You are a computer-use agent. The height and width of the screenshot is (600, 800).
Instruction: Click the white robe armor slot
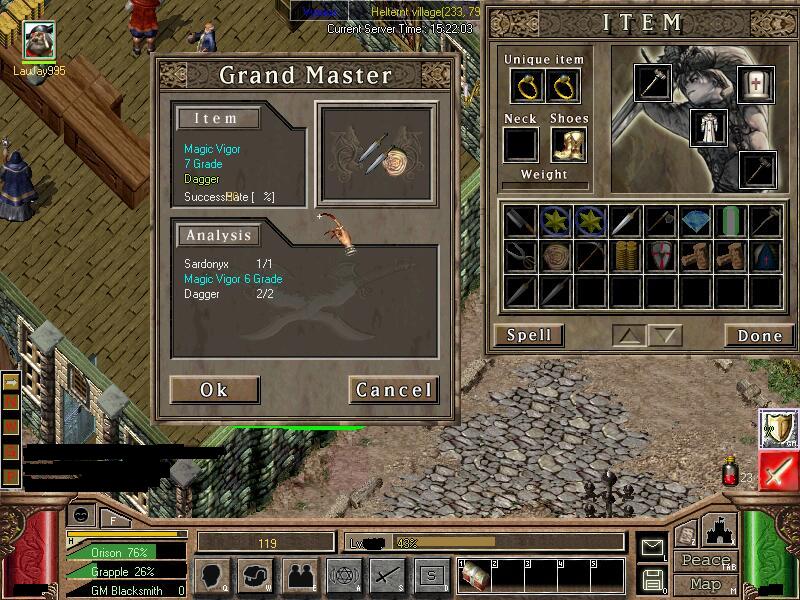[708, 128]
